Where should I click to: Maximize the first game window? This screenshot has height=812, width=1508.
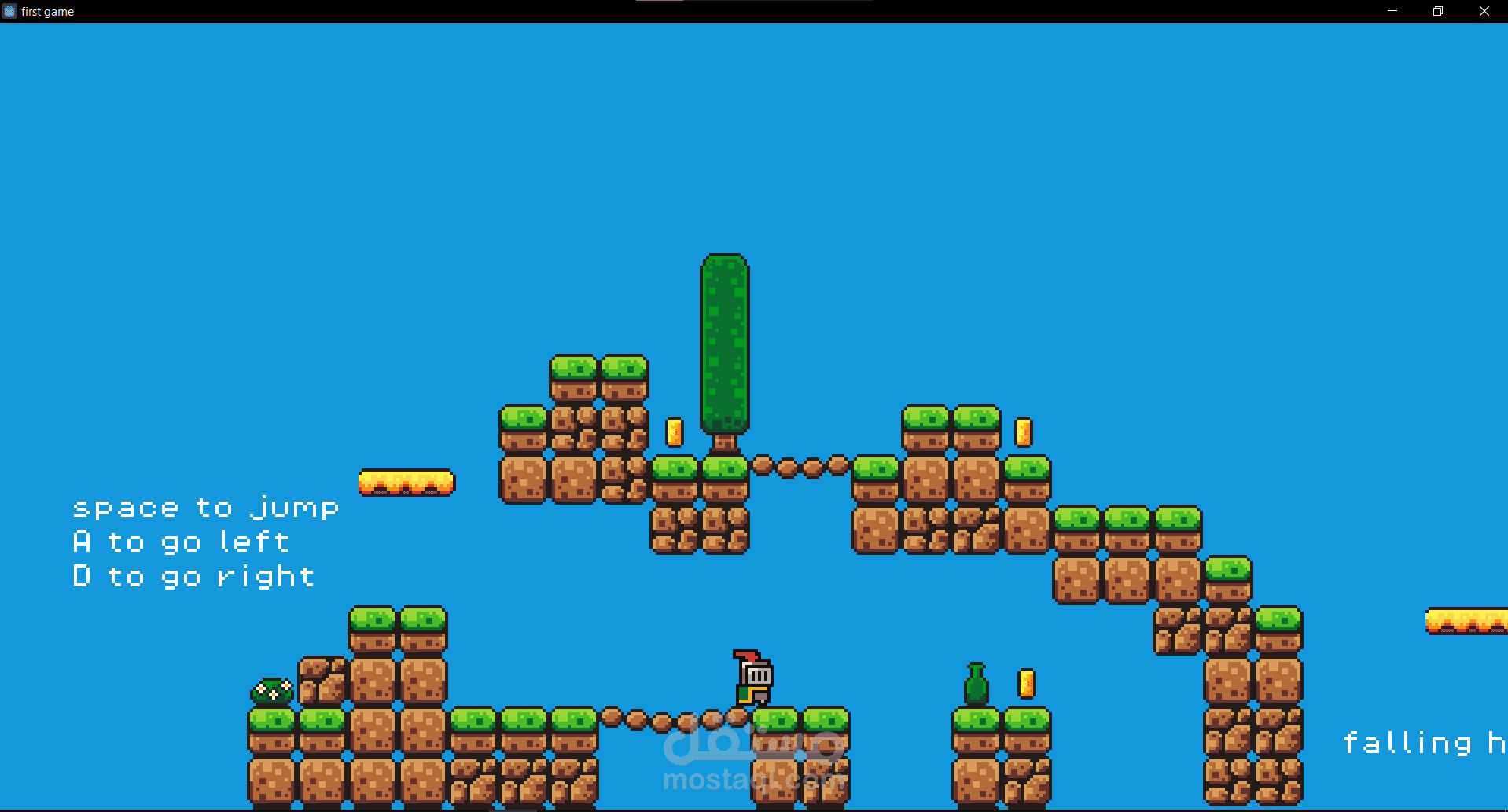[x=1438, y=11]
